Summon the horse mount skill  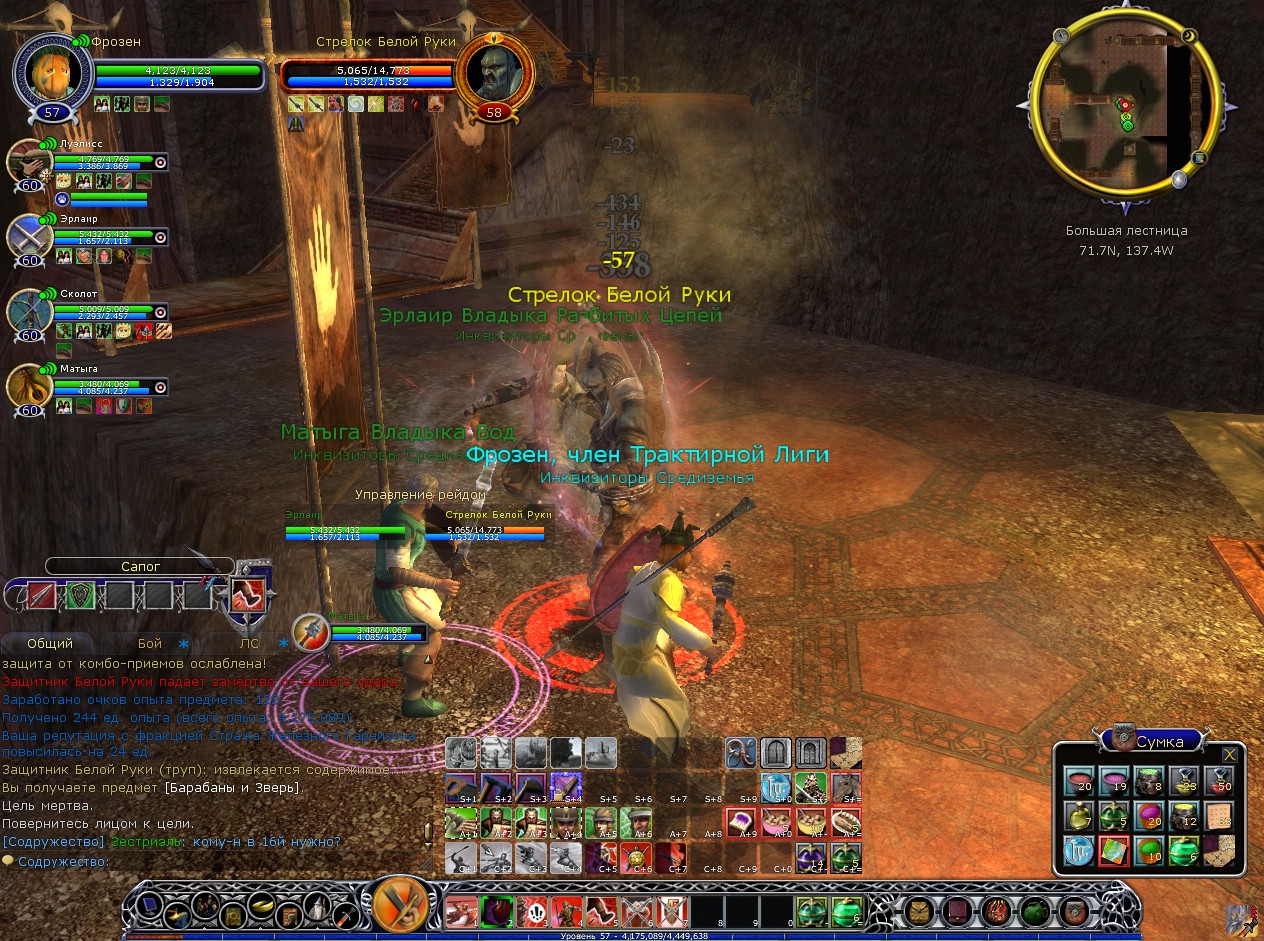(x=847, y=787)
